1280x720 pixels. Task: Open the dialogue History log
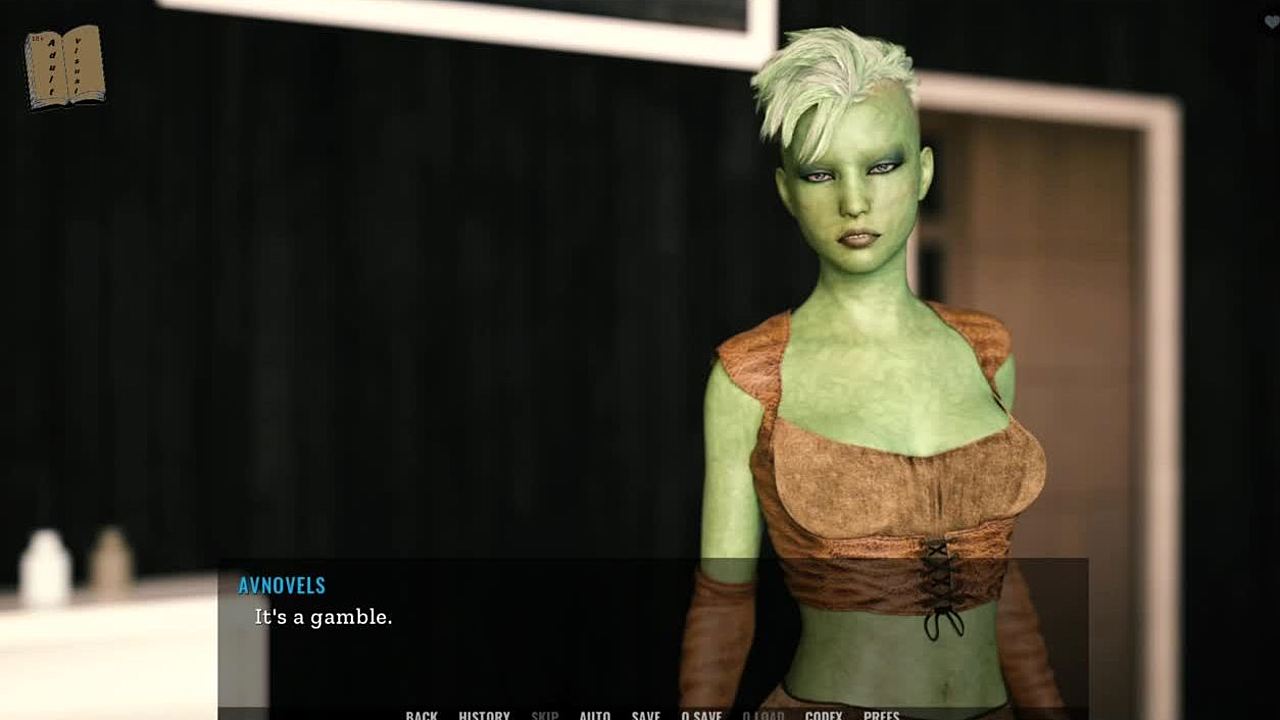click(484, 715)
